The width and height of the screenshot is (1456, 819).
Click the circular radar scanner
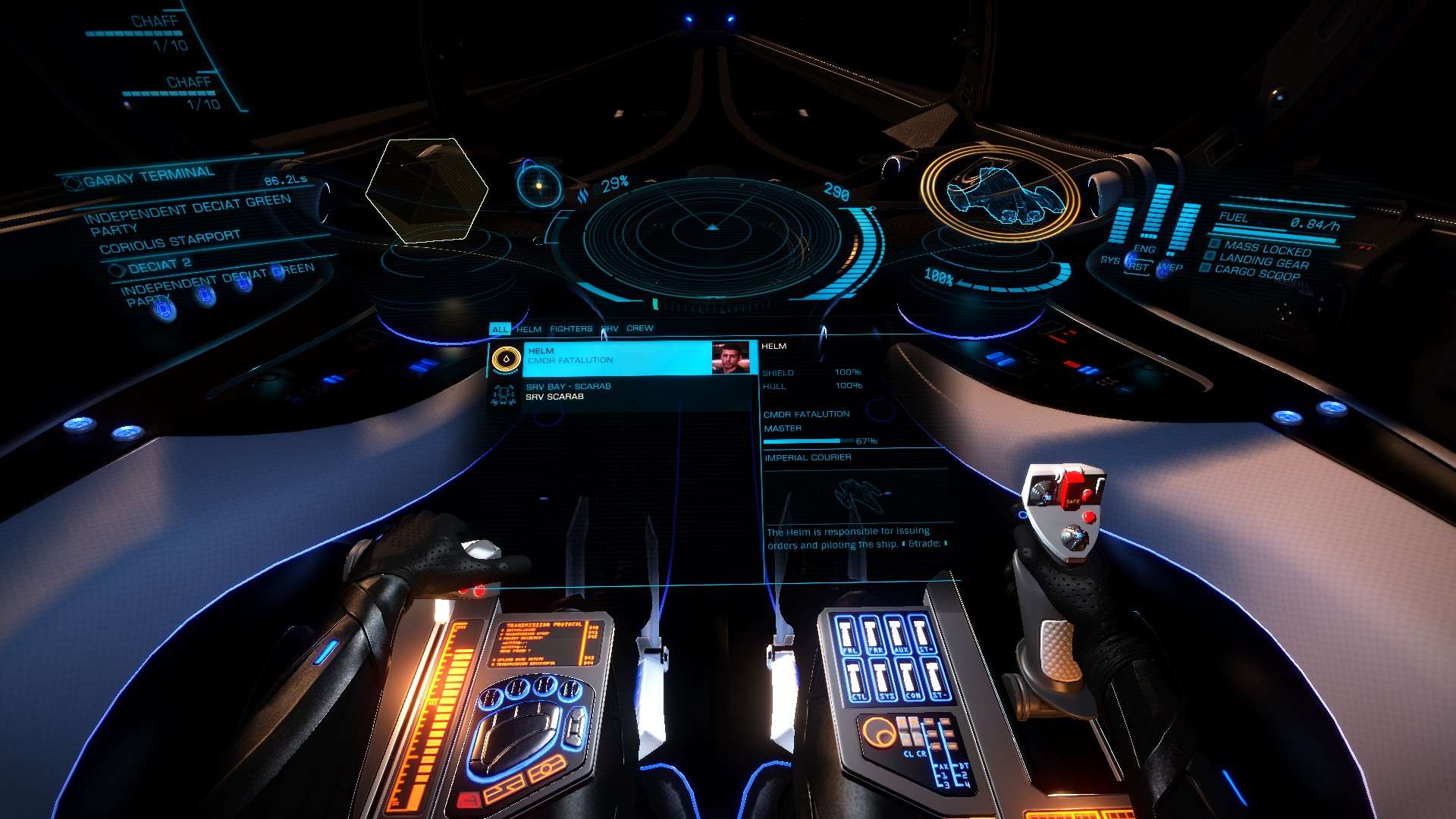coord(711,229)
